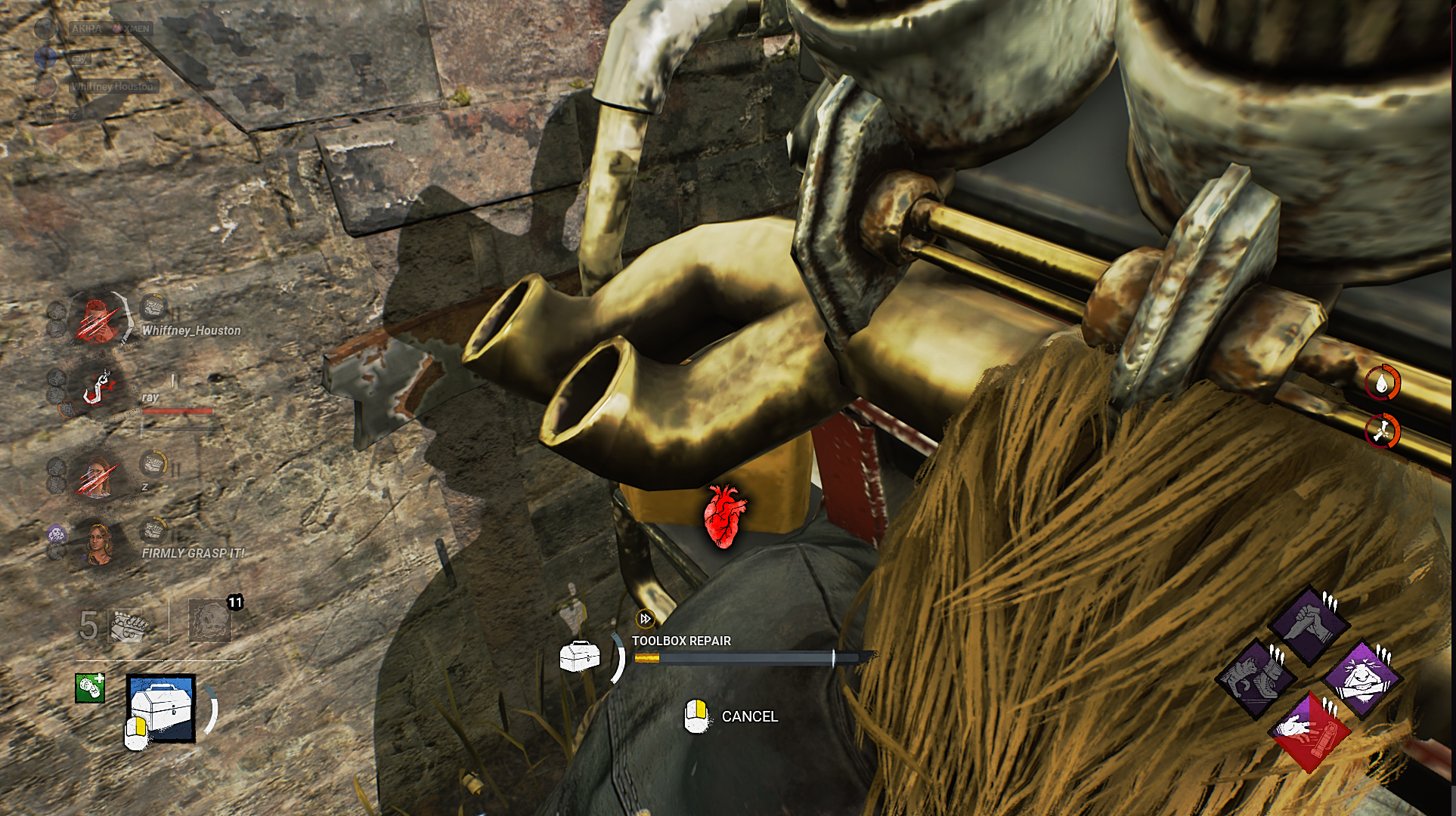This screenshot has width=1456, height=816.
Task: Click the toolbox icon beside Toolbox Repair
Action: coord(580,656)
